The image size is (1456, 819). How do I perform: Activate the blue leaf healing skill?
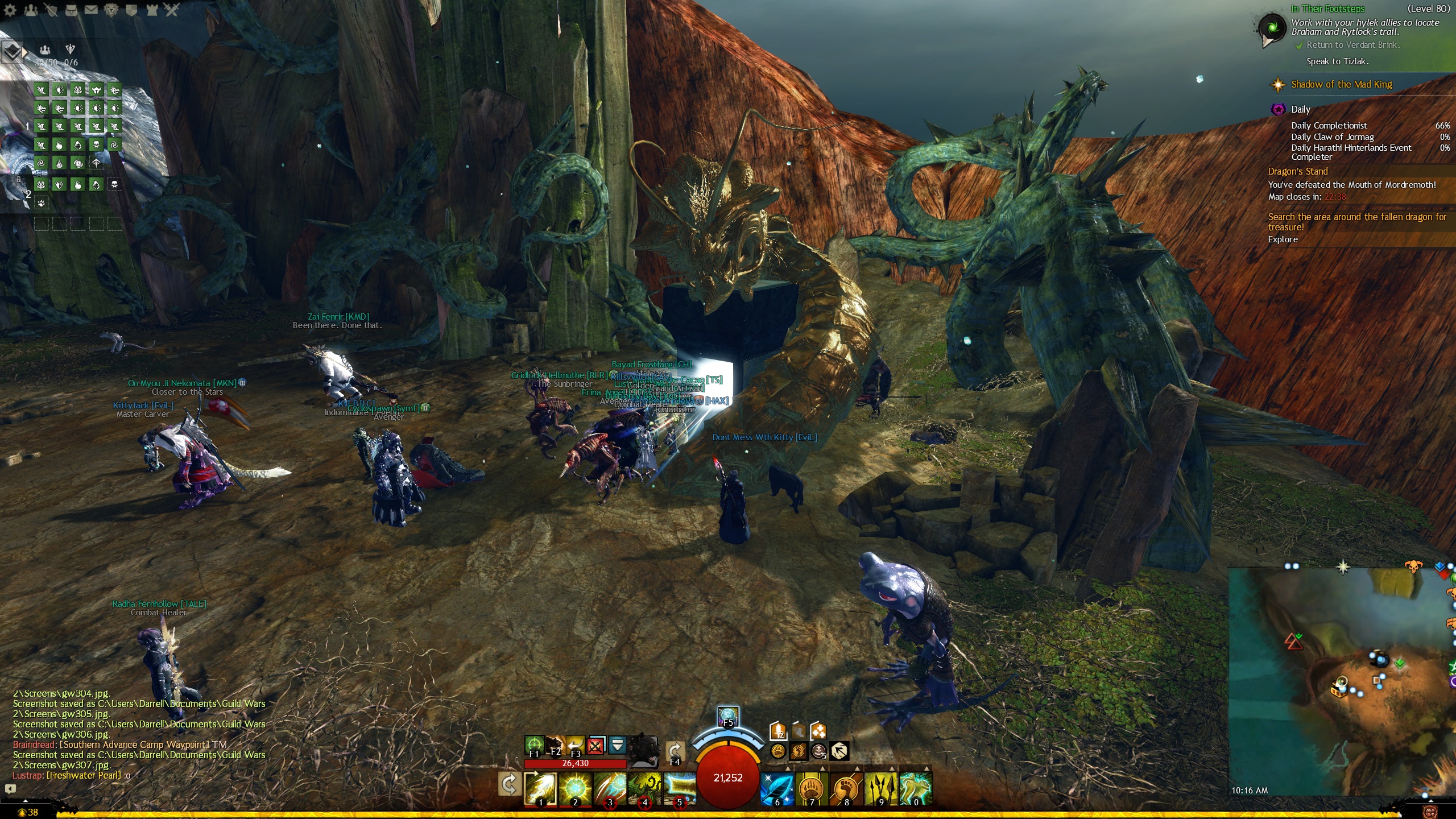[777, 788]
